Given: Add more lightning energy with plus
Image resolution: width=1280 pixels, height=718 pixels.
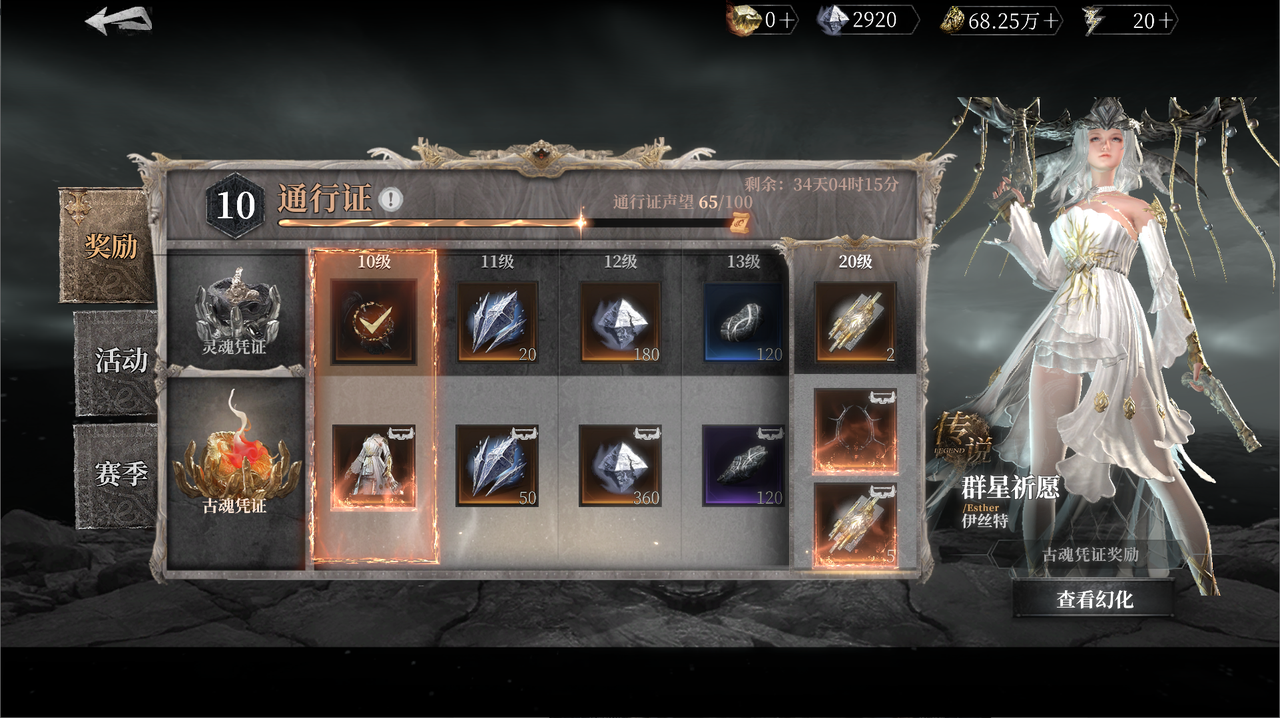Looking at the screenshot, I should (x=1166, y=21).
